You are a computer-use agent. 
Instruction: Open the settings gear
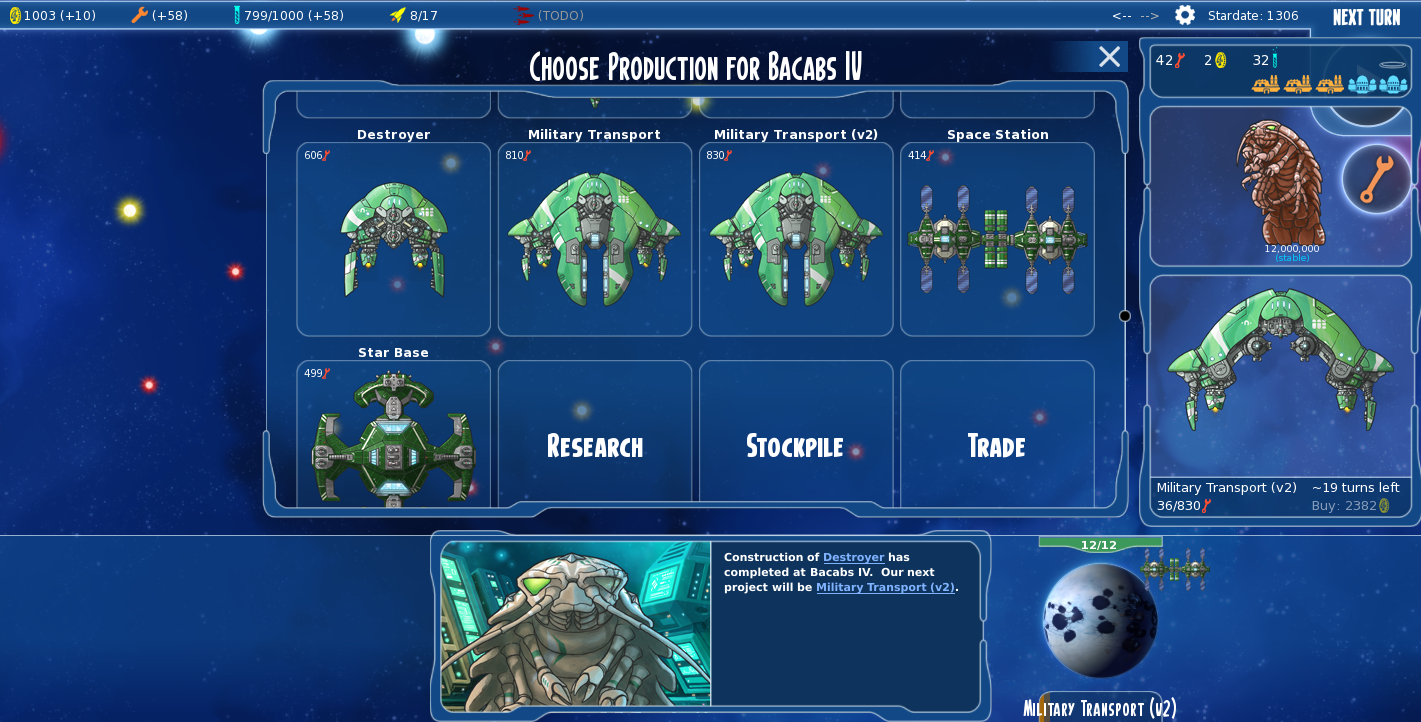tap(1185, 15)
